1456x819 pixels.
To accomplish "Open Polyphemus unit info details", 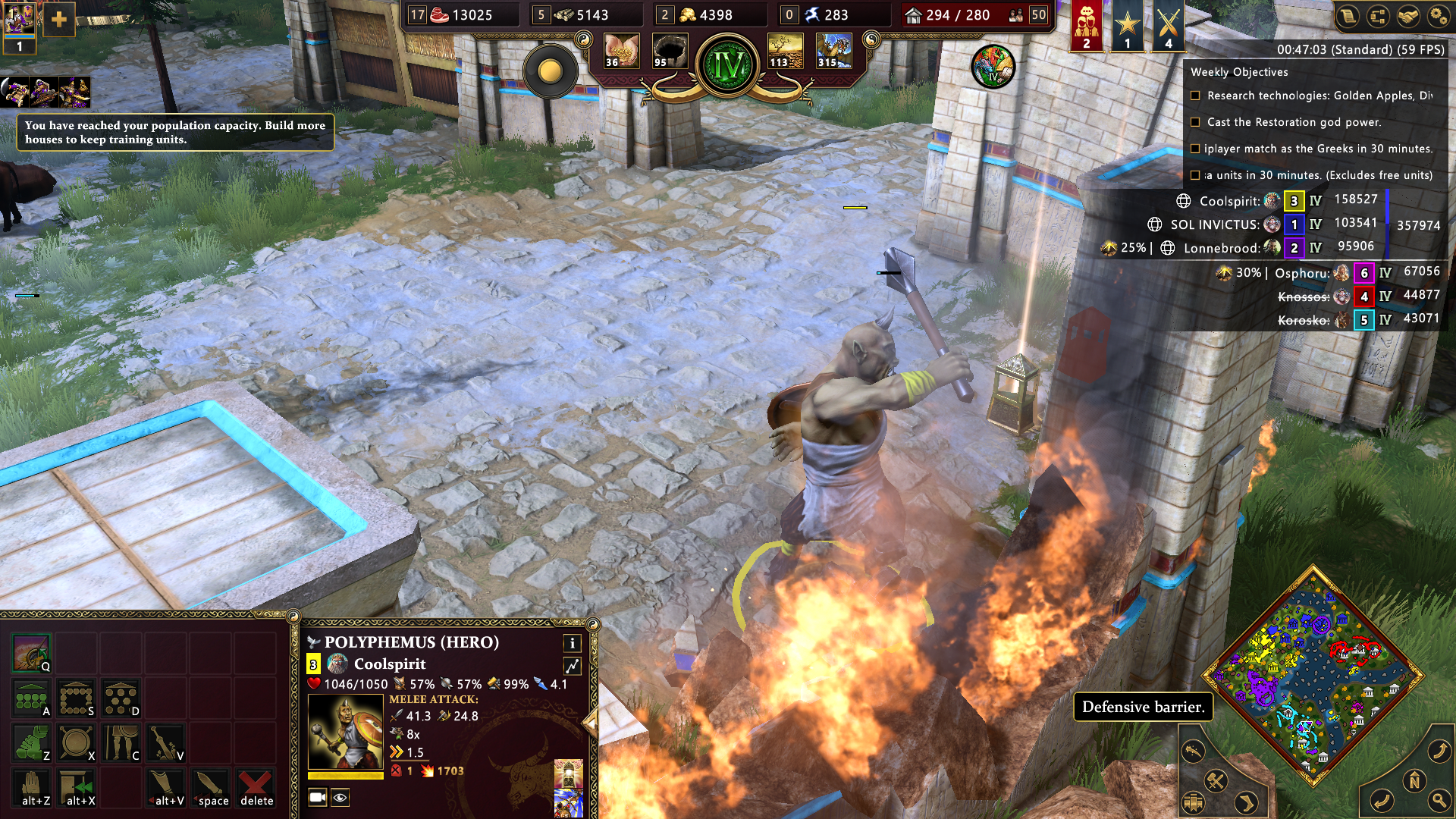I will point(572,643).
